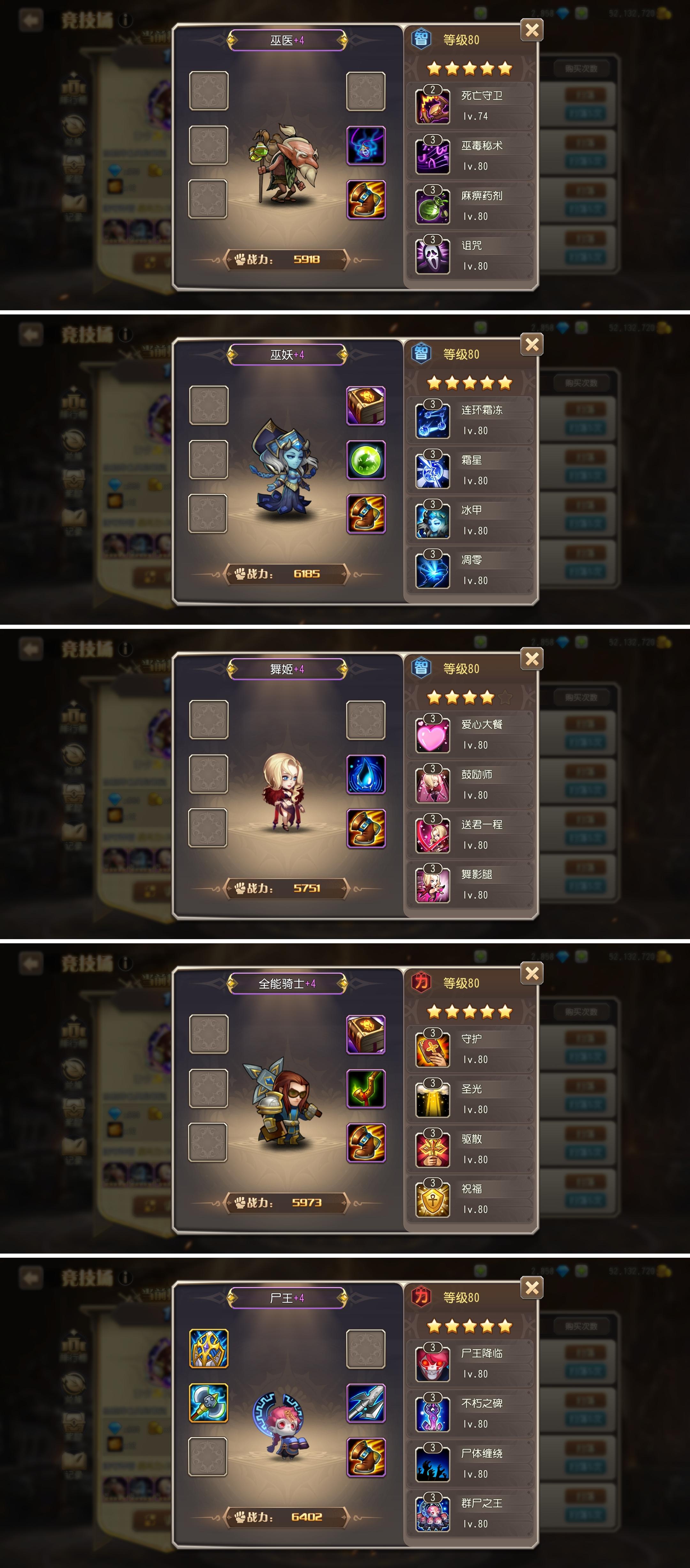Click the 连环霜冻 skill of 巫妖
The image size is (690, 1568).
[x=433, y=420]
